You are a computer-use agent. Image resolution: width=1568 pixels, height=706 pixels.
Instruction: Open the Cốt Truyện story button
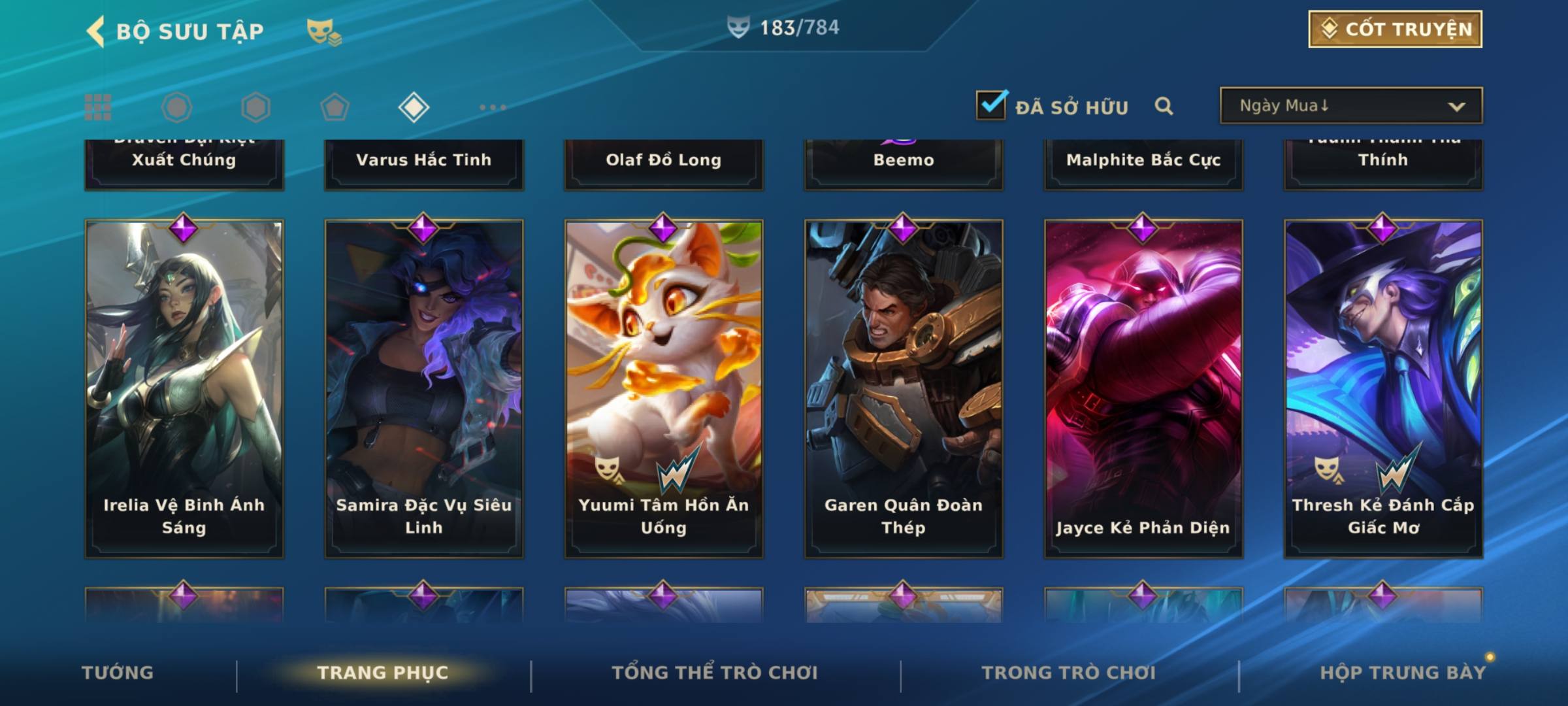point(1395,29)
